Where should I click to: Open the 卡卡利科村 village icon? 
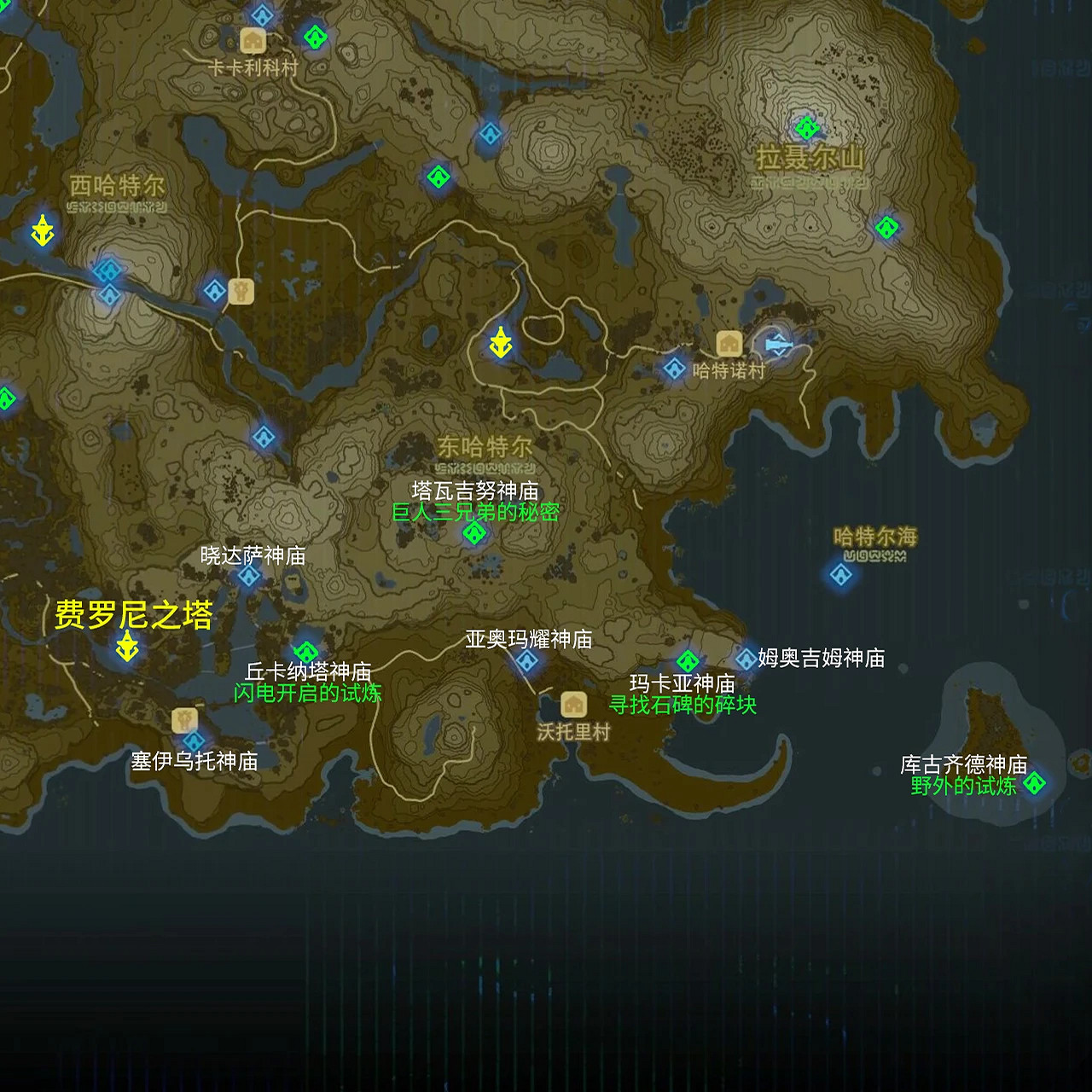(x=252, y=40)
